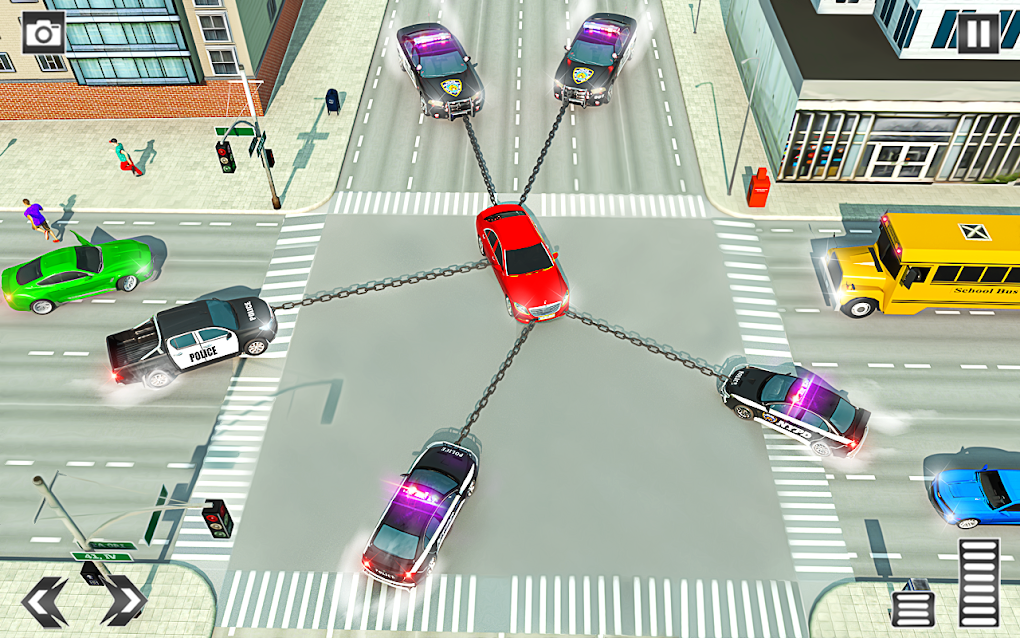Hit the small brake pedal

[x=912, y=603]
